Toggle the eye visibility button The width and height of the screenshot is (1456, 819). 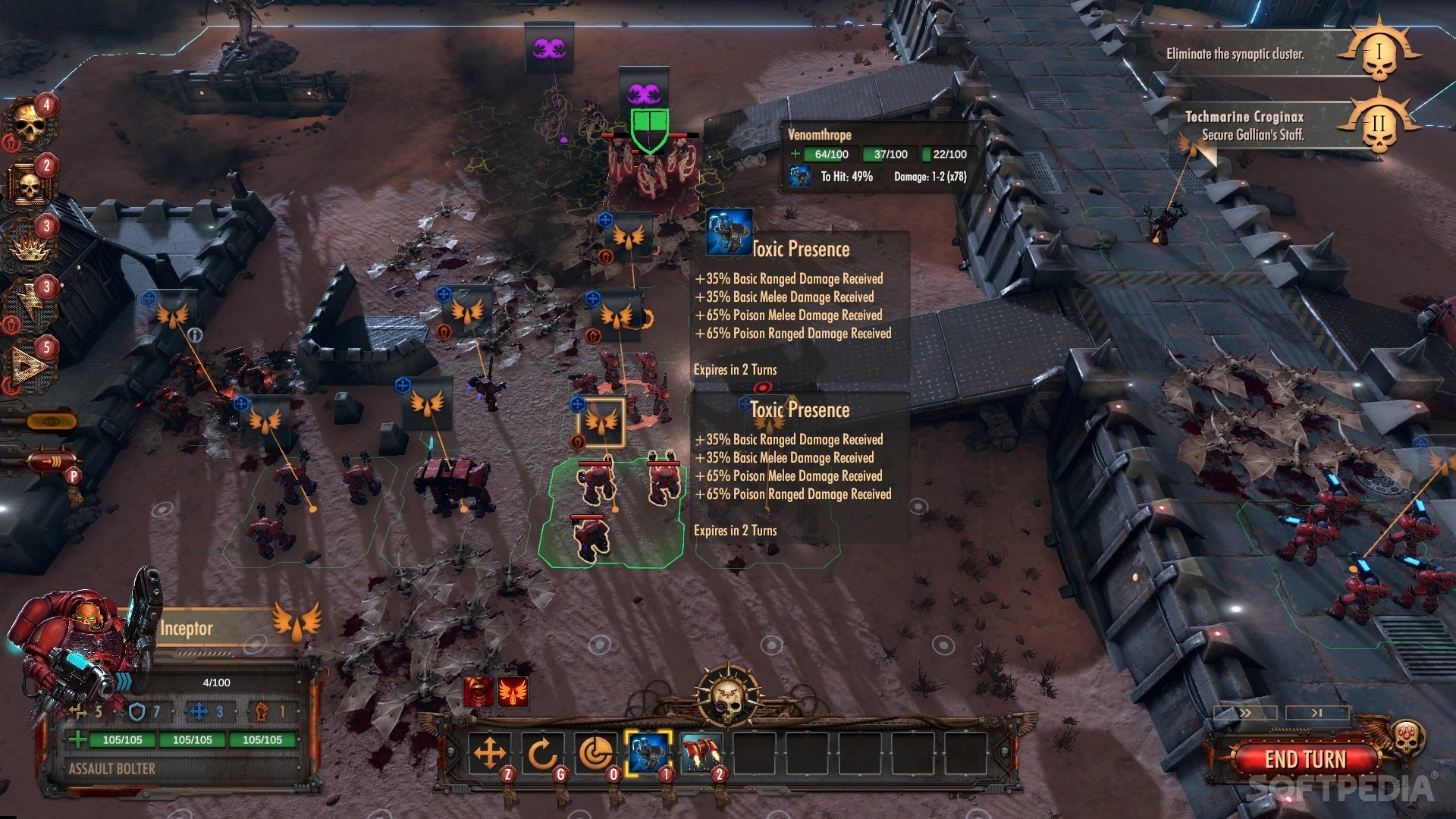click(x=52, y=421)
